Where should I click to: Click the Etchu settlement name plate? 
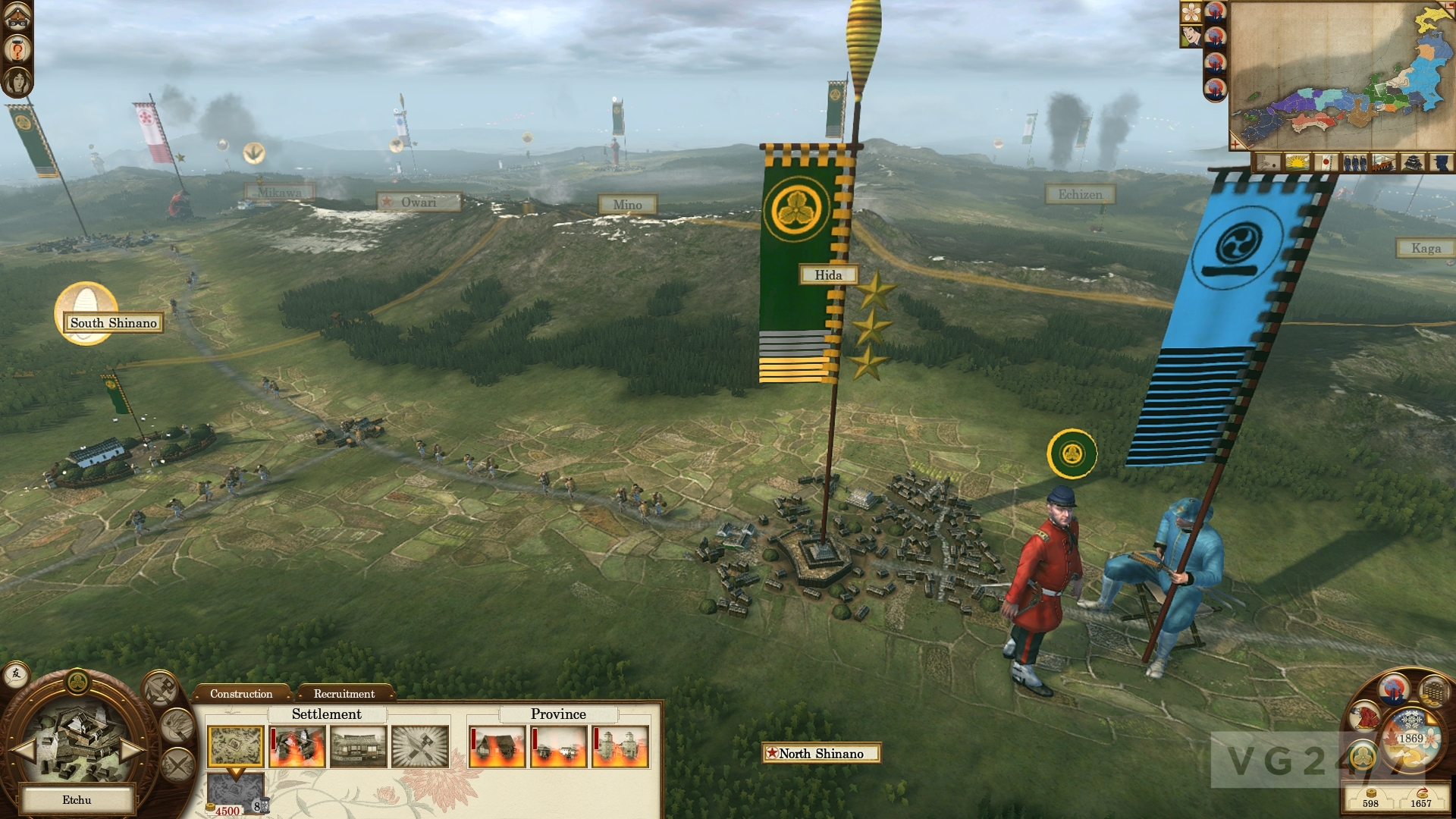coord(77,800)
